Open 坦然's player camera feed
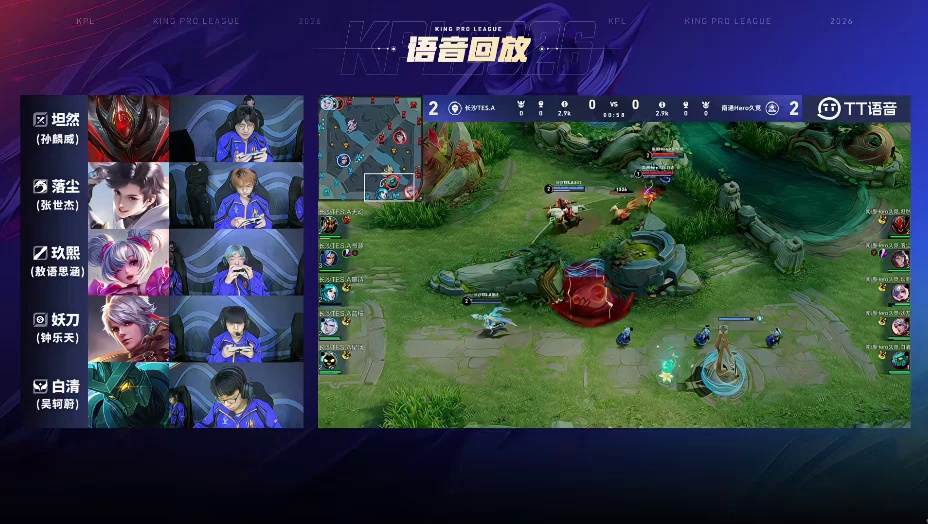The image size is (928, 524). pos(236,129)
